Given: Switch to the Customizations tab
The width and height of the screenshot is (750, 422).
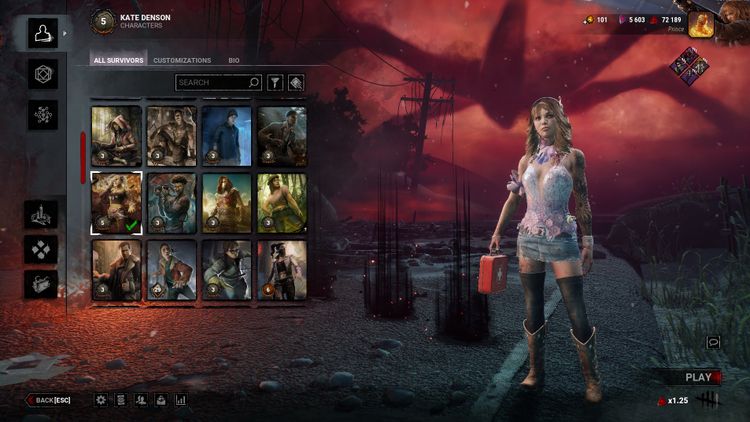Looking at the screenshot, I should click(x=182, y=61).
